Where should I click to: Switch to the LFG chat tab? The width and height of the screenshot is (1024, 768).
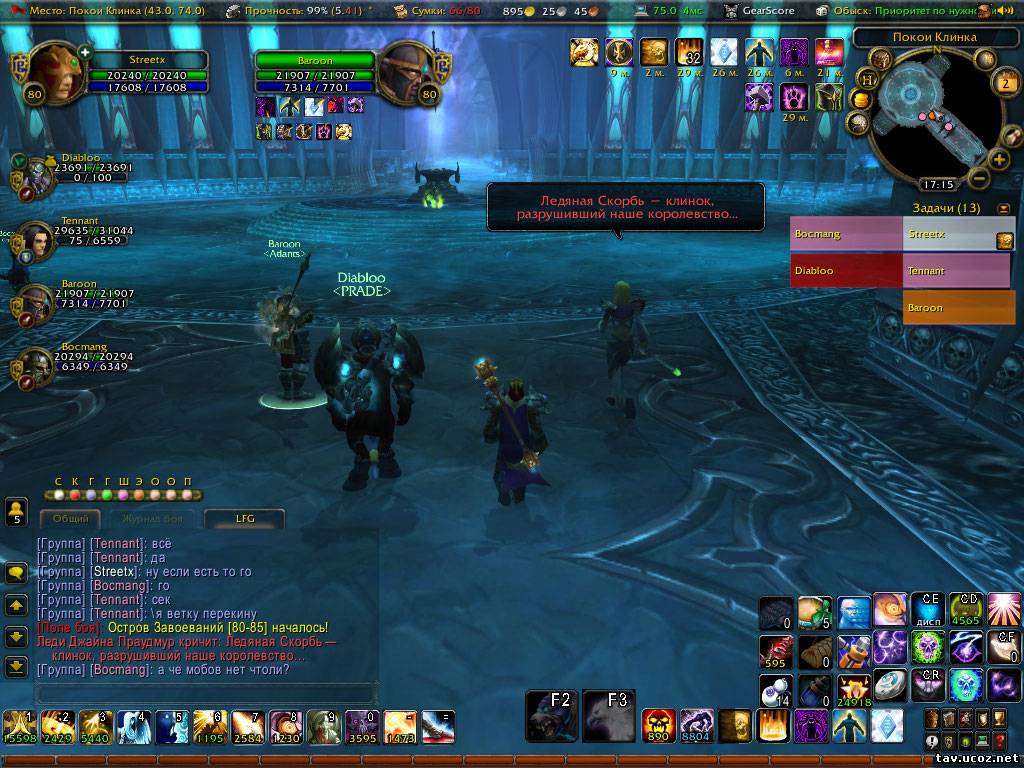point(245,519)
